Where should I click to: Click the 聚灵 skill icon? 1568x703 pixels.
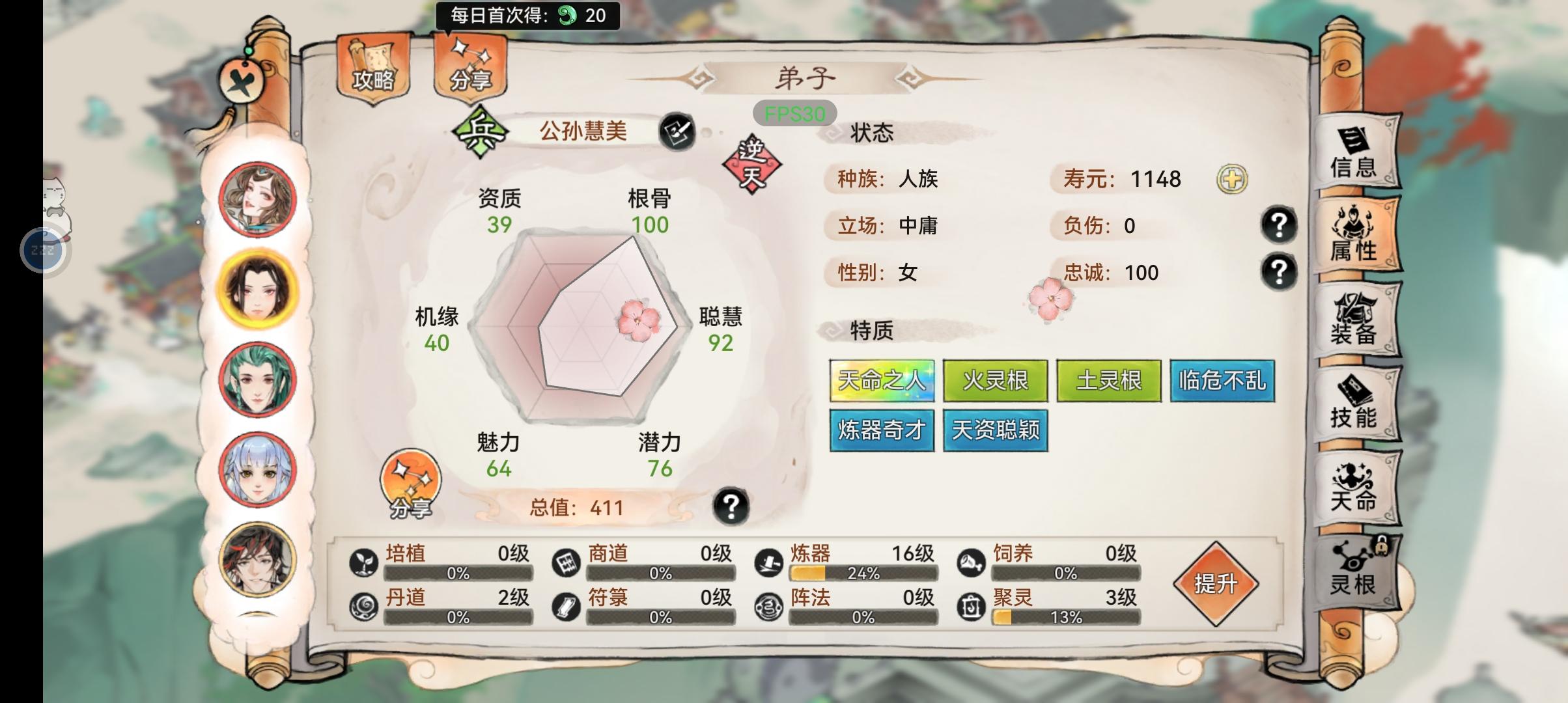[972, 607]
